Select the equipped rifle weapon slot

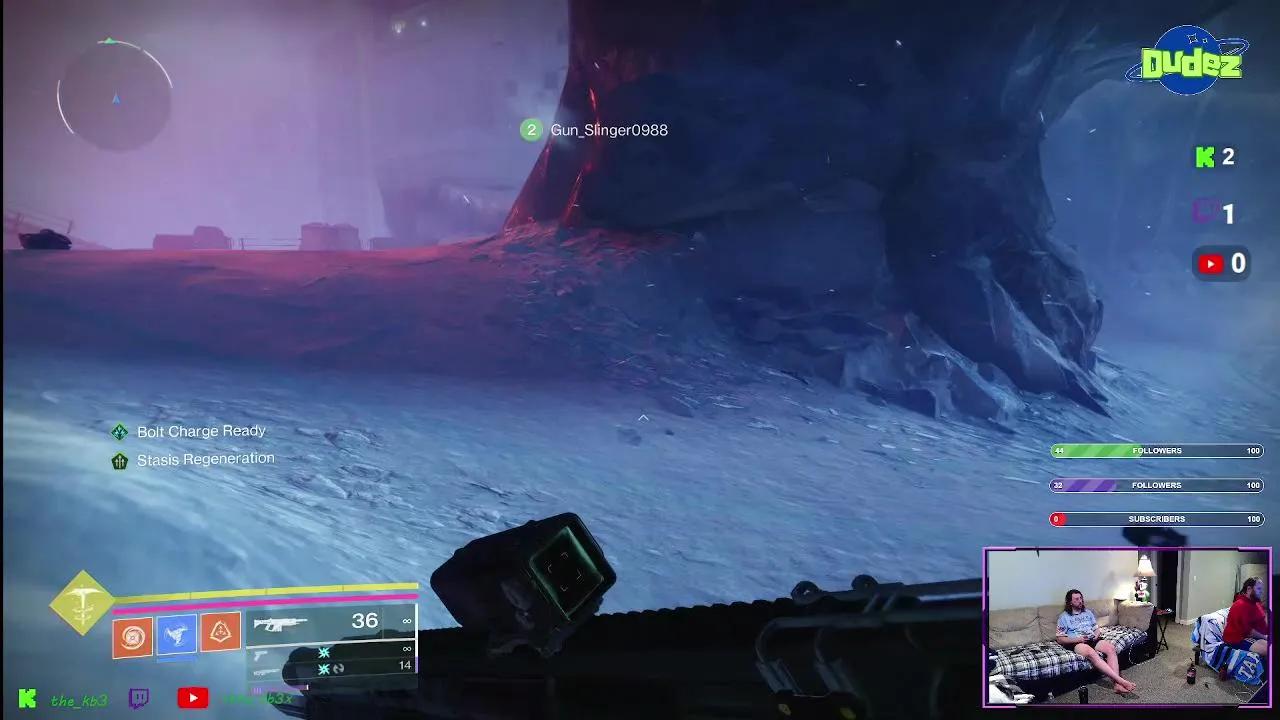330,623
